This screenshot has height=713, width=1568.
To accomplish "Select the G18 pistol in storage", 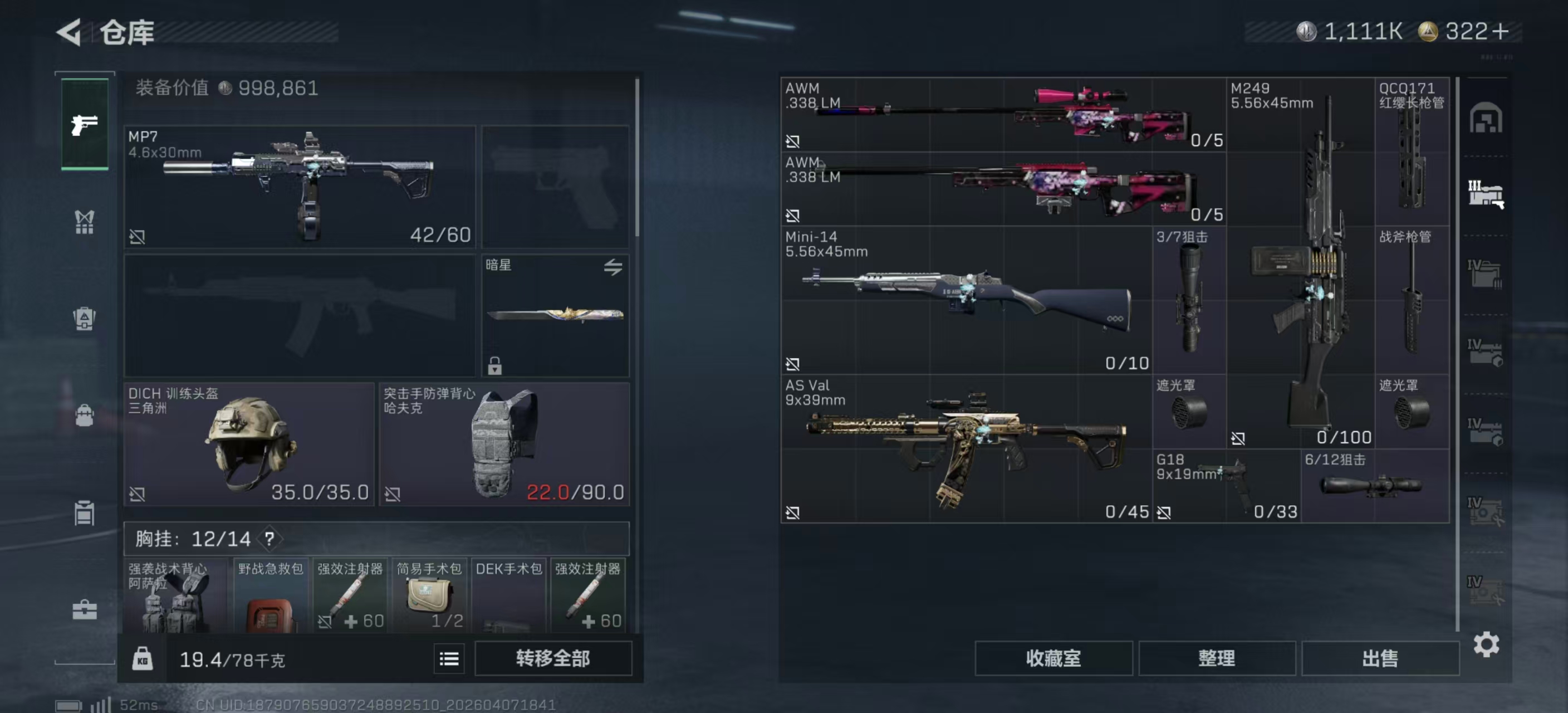I will (1226, 486).
